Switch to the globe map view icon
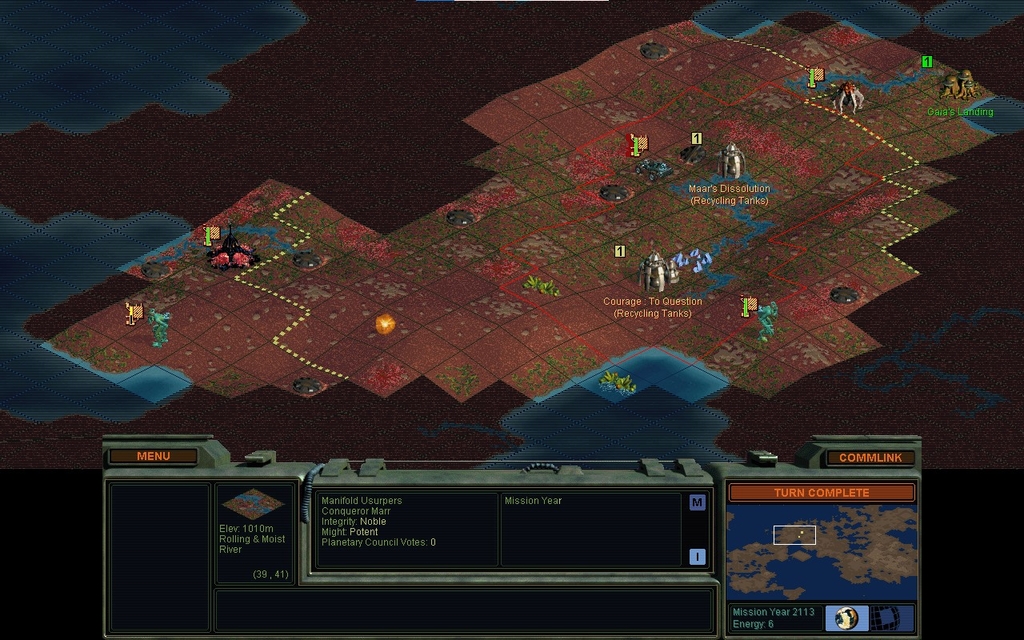 [x=847, y=618]
